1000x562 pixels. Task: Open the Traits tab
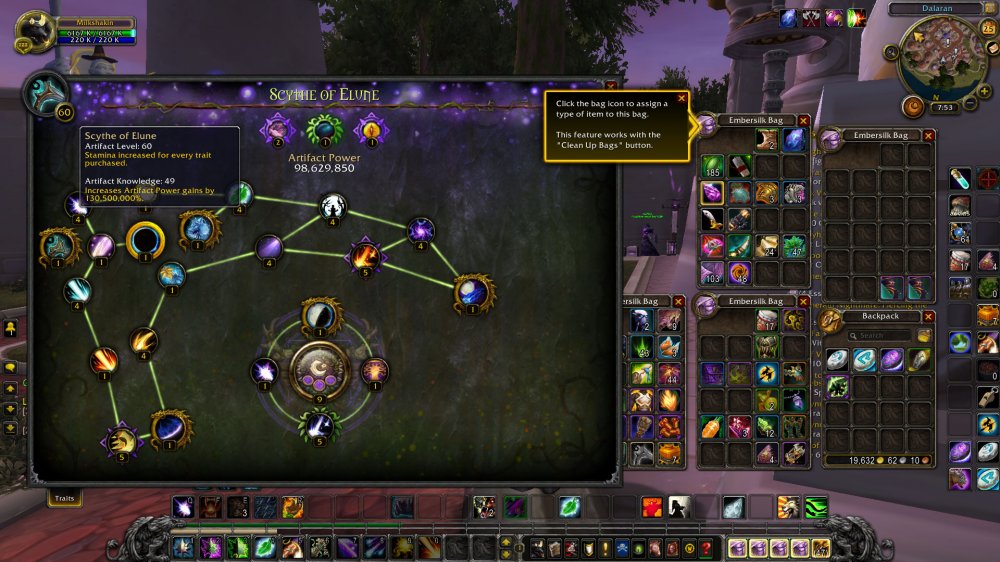click(x=64, y=496)
